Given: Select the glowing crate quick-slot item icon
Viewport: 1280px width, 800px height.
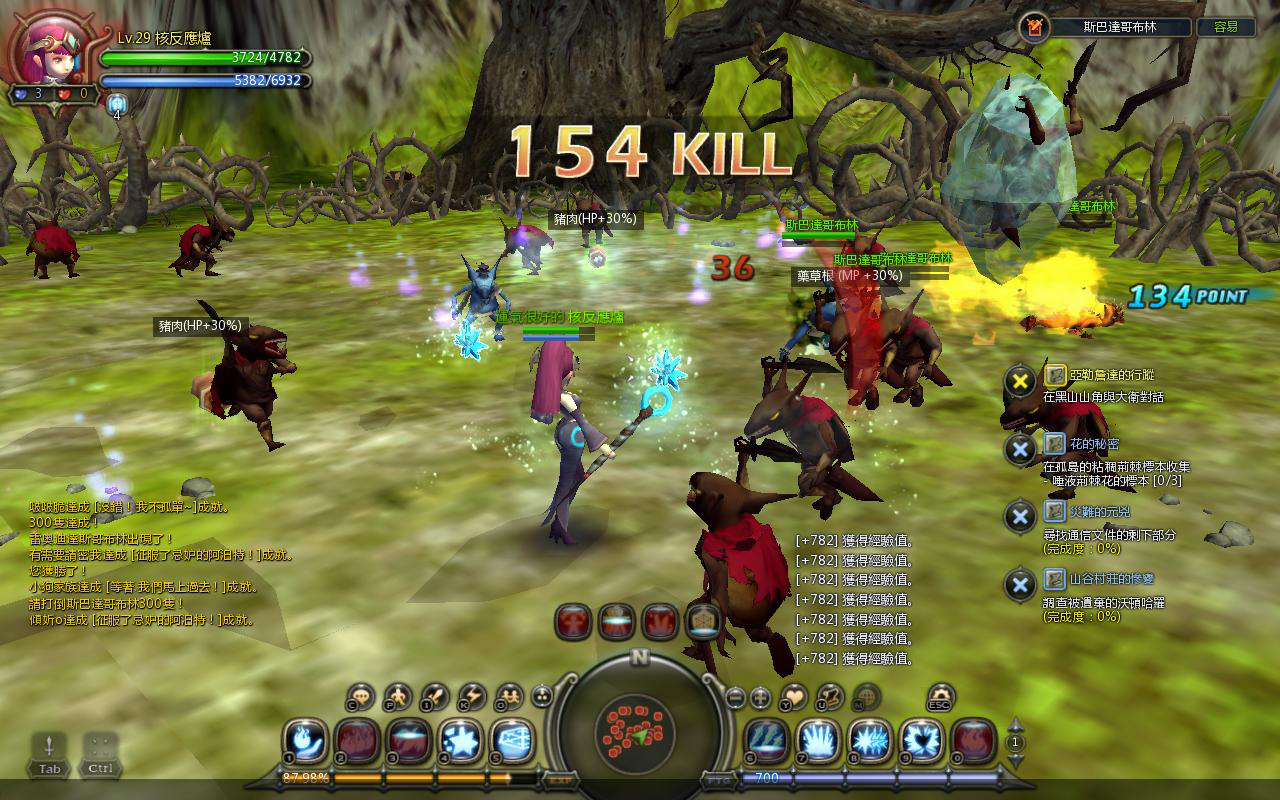Looking at the screenshot, I should tap(704, 622).
